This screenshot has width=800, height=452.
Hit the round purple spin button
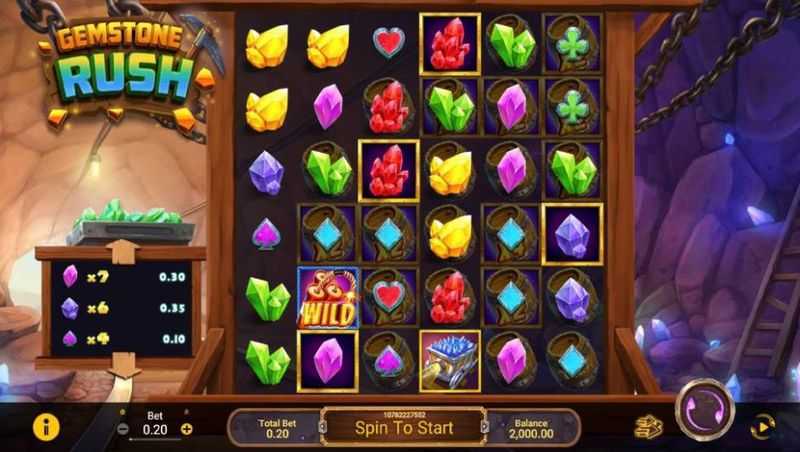coord(704,410)
